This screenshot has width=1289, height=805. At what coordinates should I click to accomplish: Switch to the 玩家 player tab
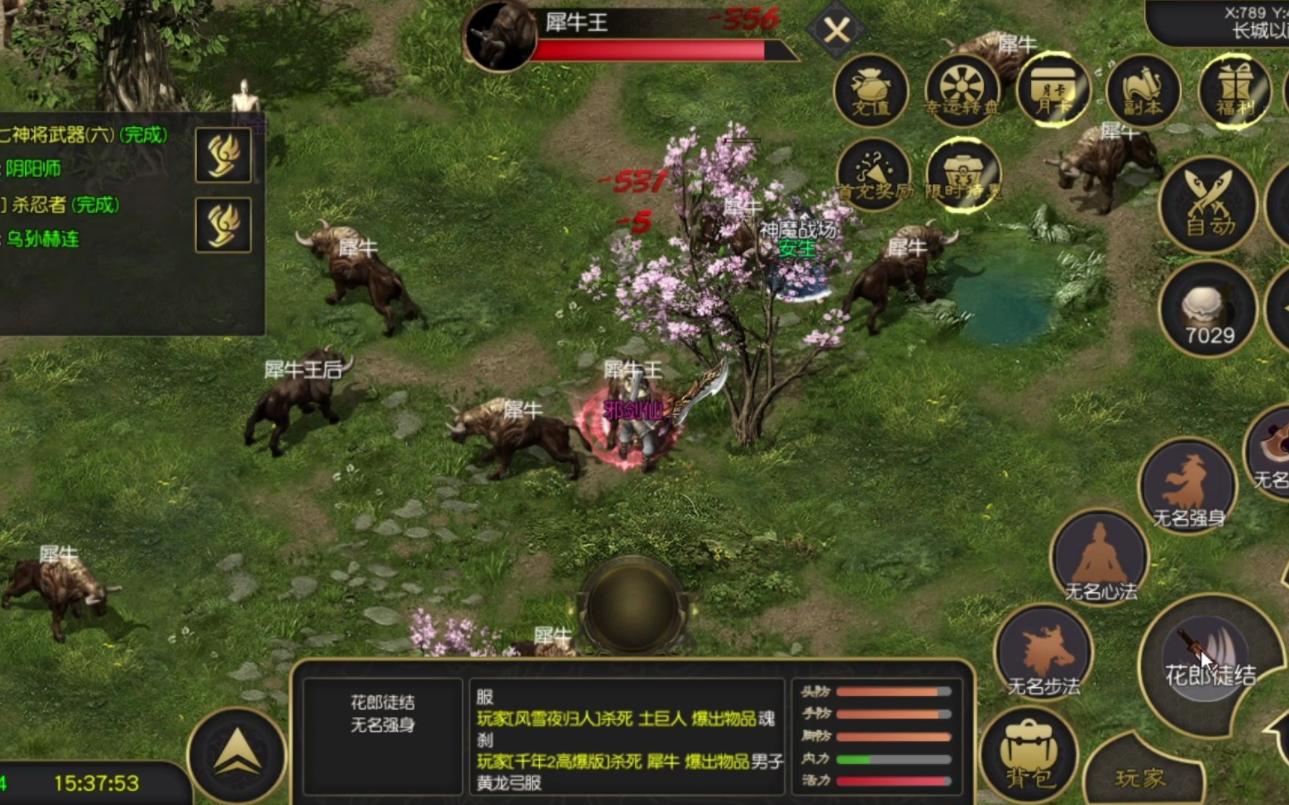point(1141,776)
